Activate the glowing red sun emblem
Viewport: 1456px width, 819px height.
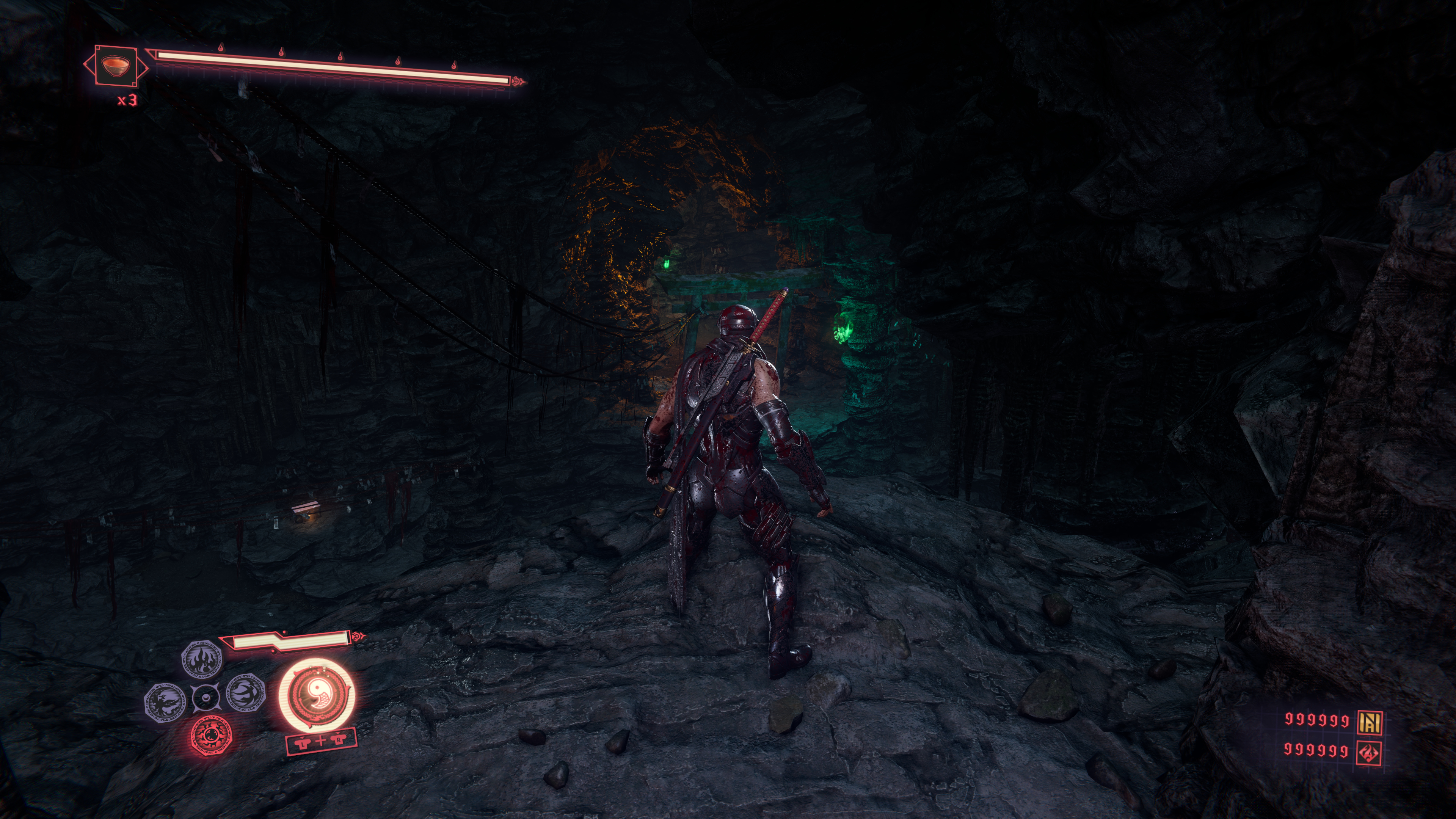click(x=211, y=735)
